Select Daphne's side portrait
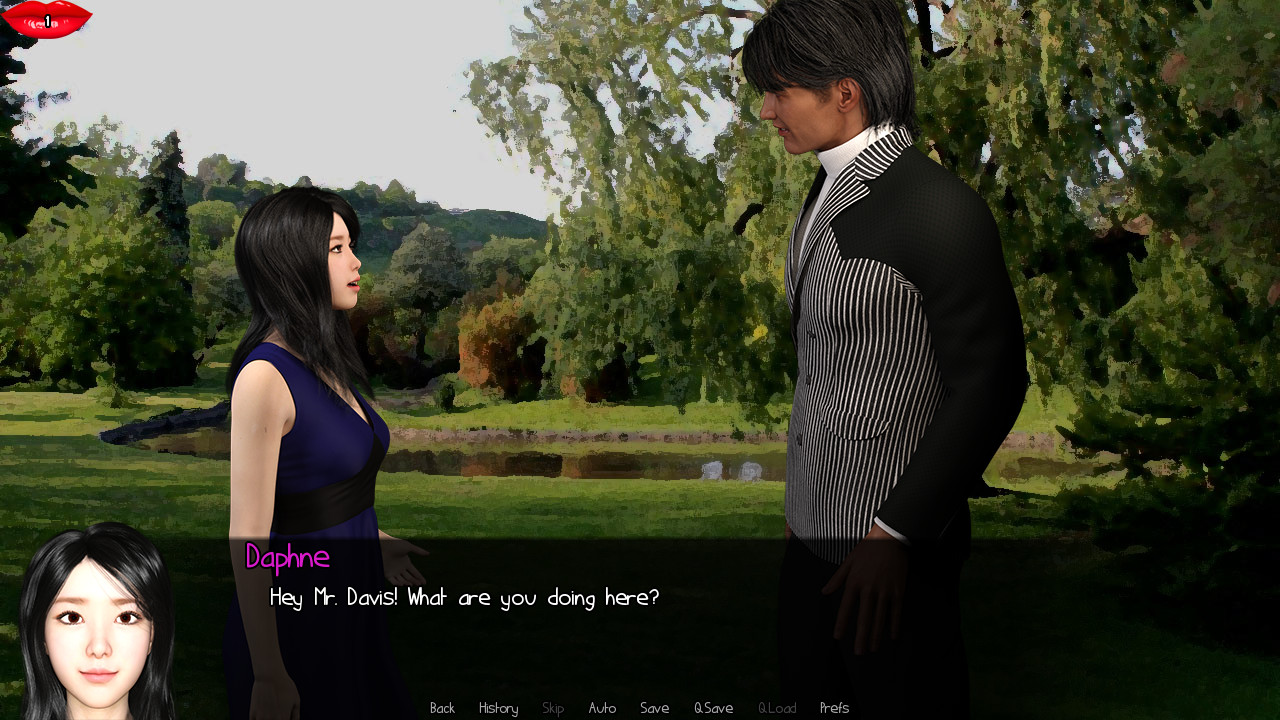 pyautogui.click(x=97, y=620)
